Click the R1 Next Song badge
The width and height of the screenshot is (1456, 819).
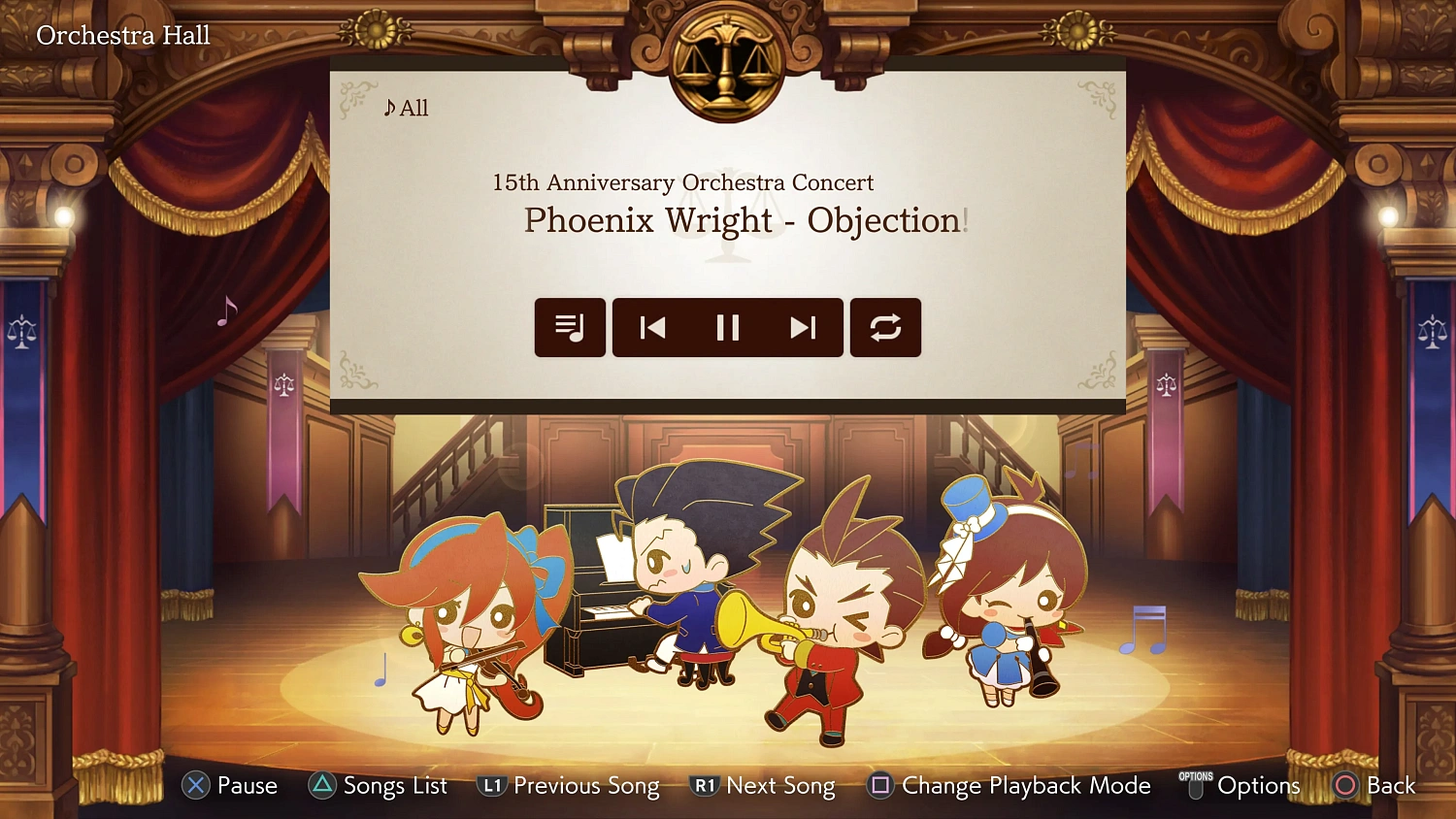[x=706, y=786]
